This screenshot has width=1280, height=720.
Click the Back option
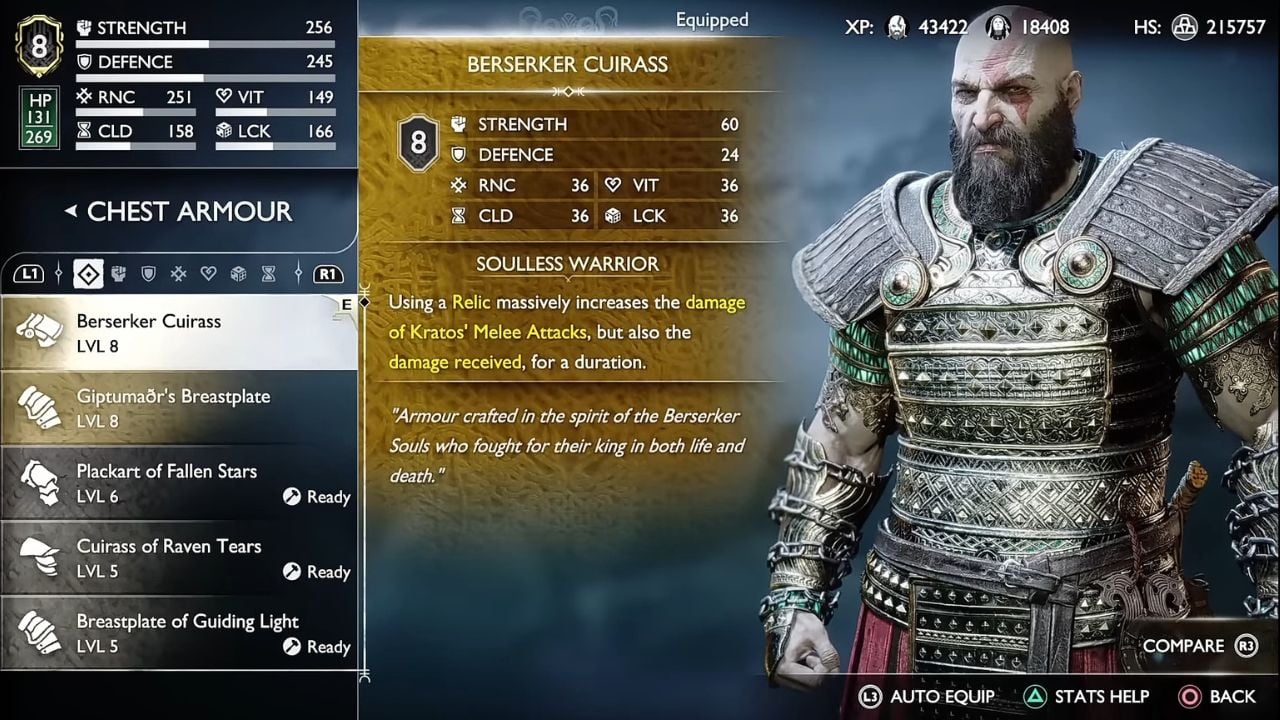[1218, 696]
